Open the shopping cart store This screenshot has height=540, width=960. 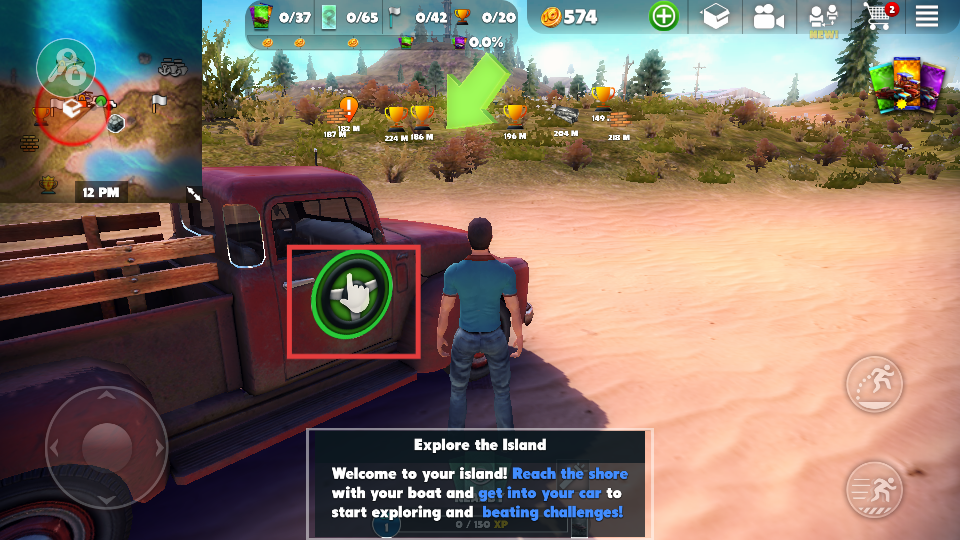(x=879, y=17)
